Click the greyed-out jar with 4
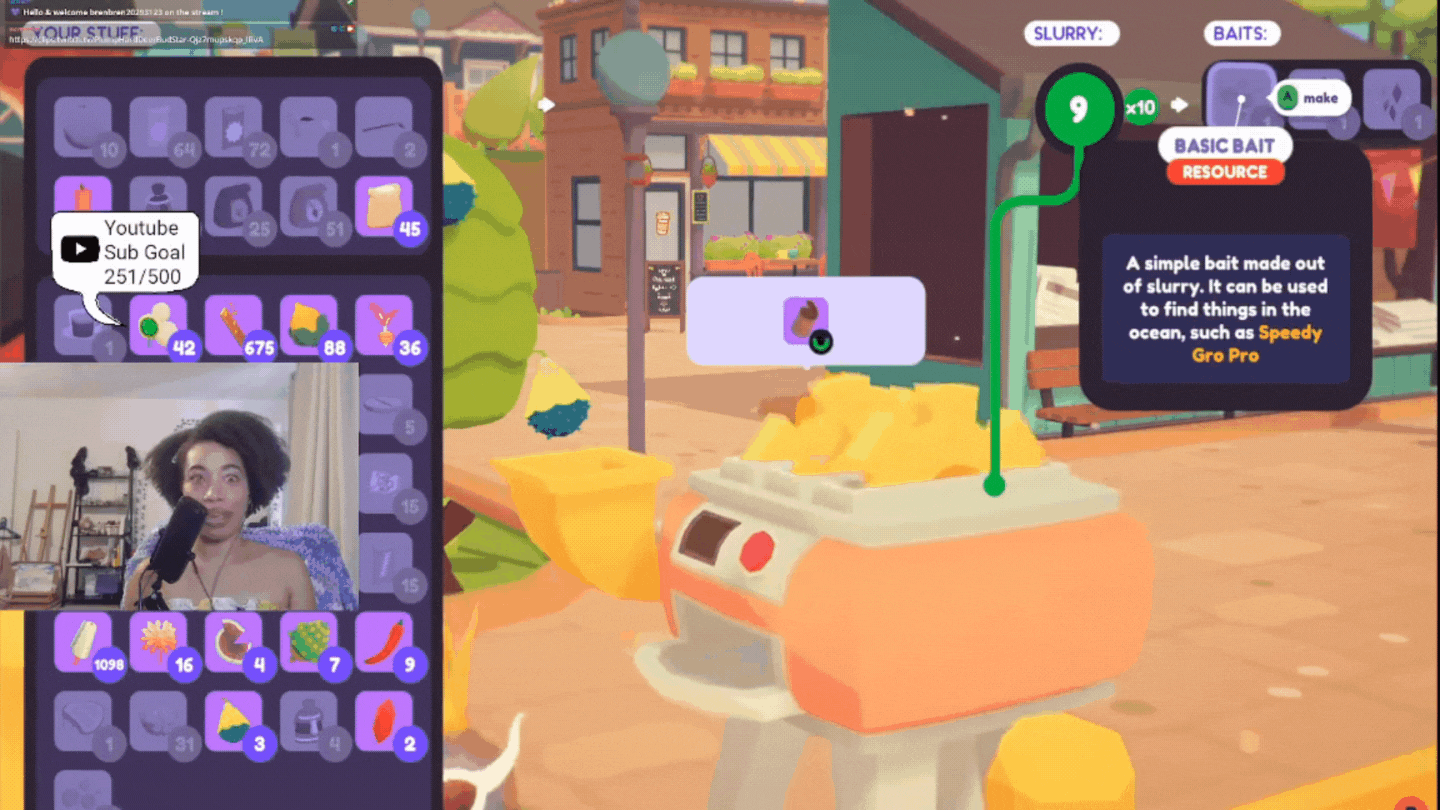Image resolution: width=1440 pixels, height=810 pixels. click(309, 721)
